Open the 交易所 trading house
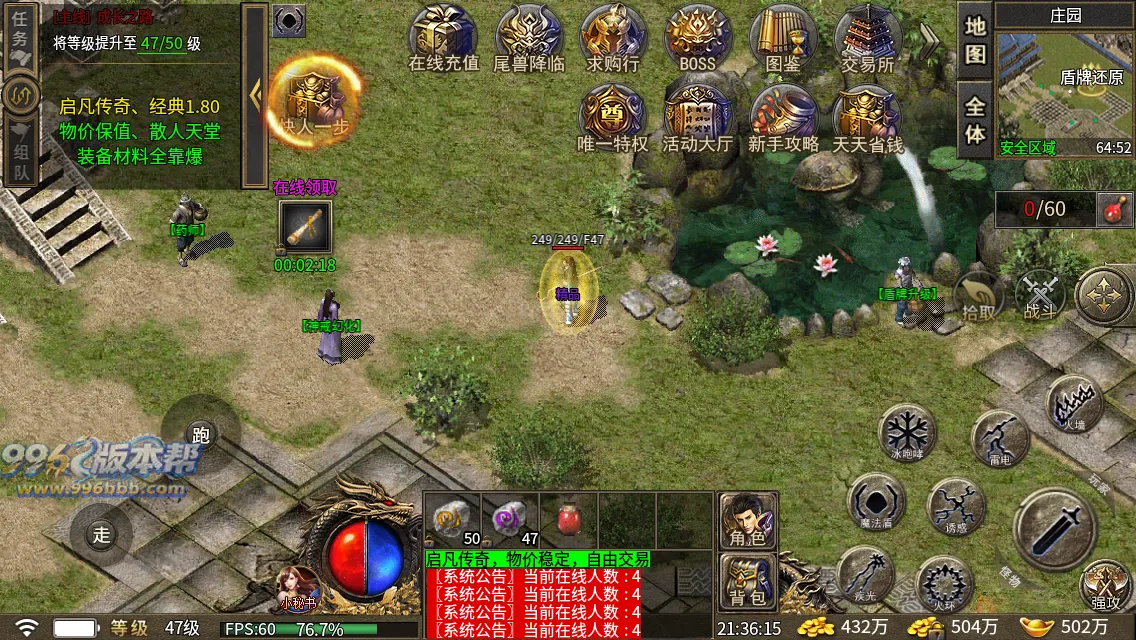1136x640 pixels. tap(867, 38)
